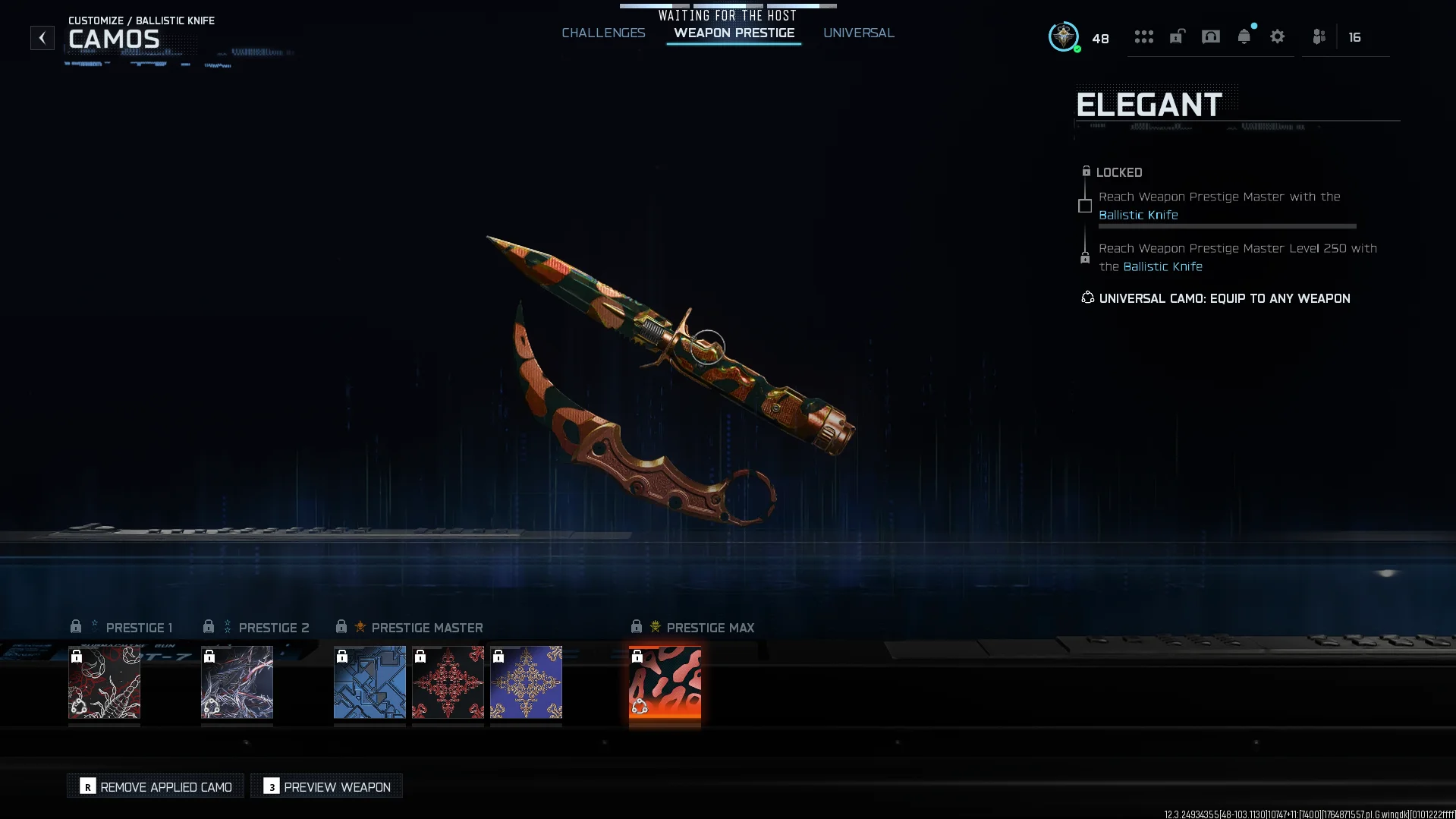Image resolution: width=1456 pixels, height=819 pixels.
Task: Click Preview Weapon button
Action: 327,786
